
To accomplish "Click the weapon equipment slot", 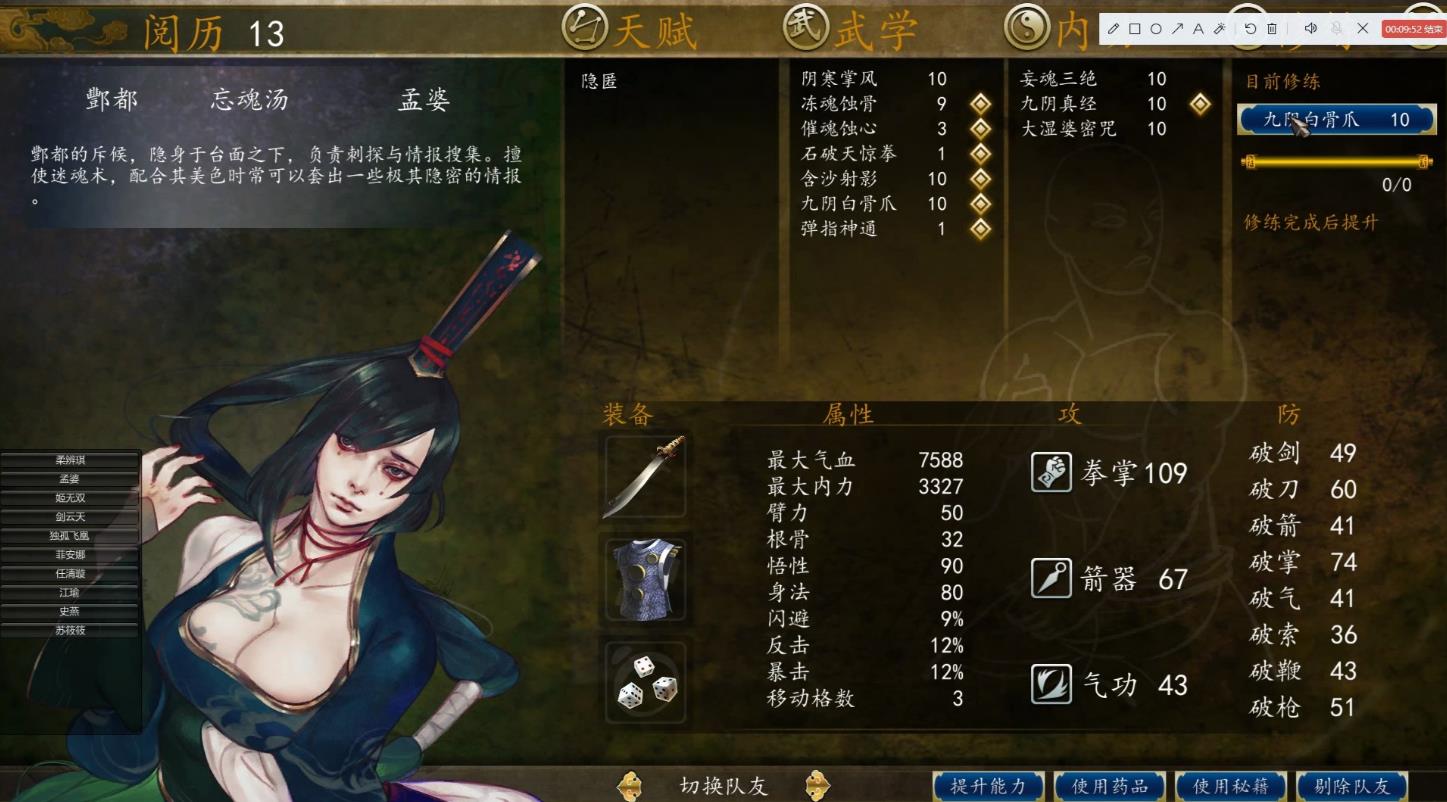I will click(644, 474).
